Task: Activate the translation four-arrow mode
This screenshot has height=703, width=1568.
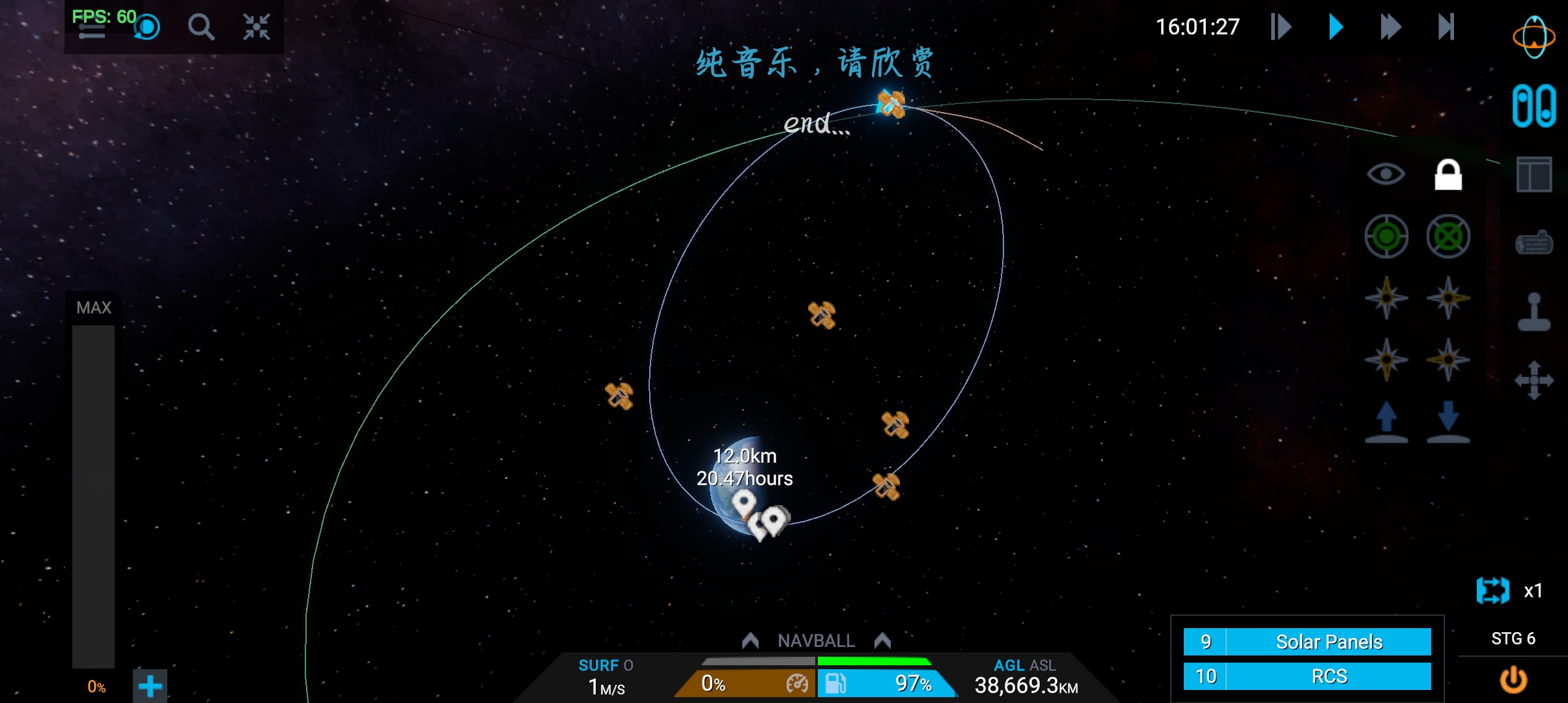Action: click(1534, 380)
